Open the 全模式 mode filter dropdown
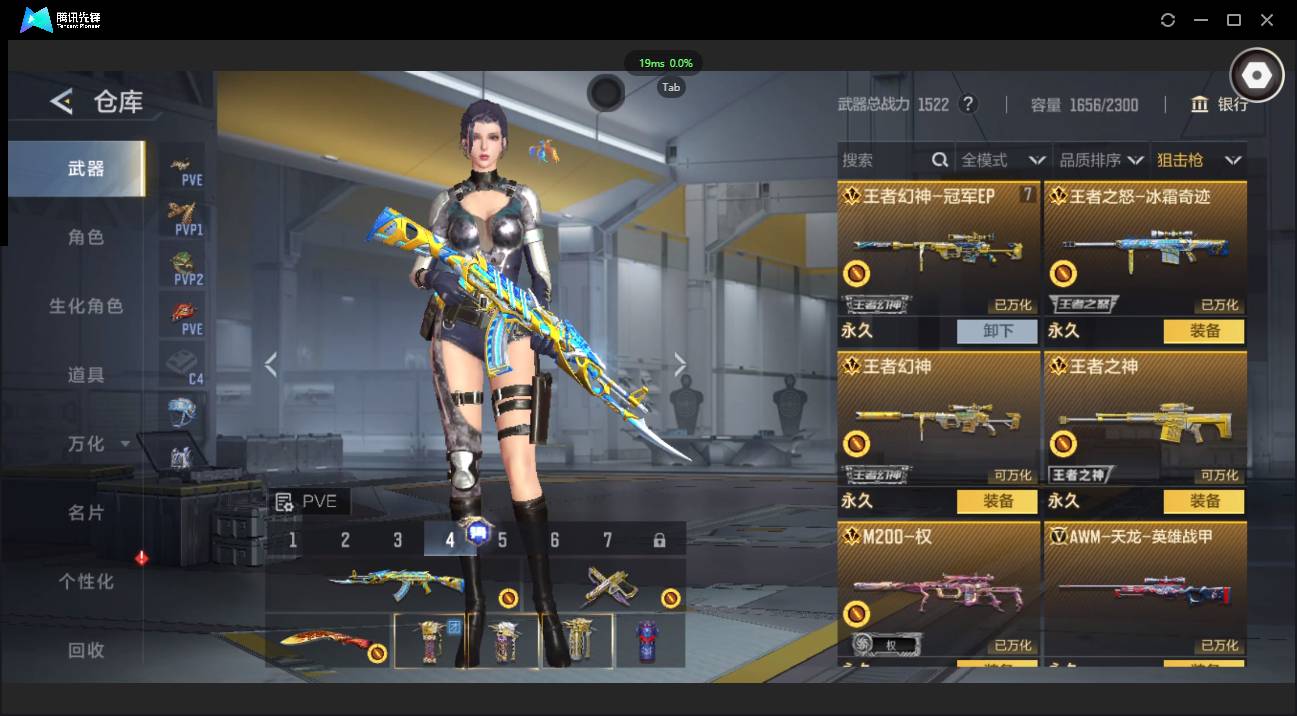Screen dimensions: 1297x716 tap(1002, 160)
